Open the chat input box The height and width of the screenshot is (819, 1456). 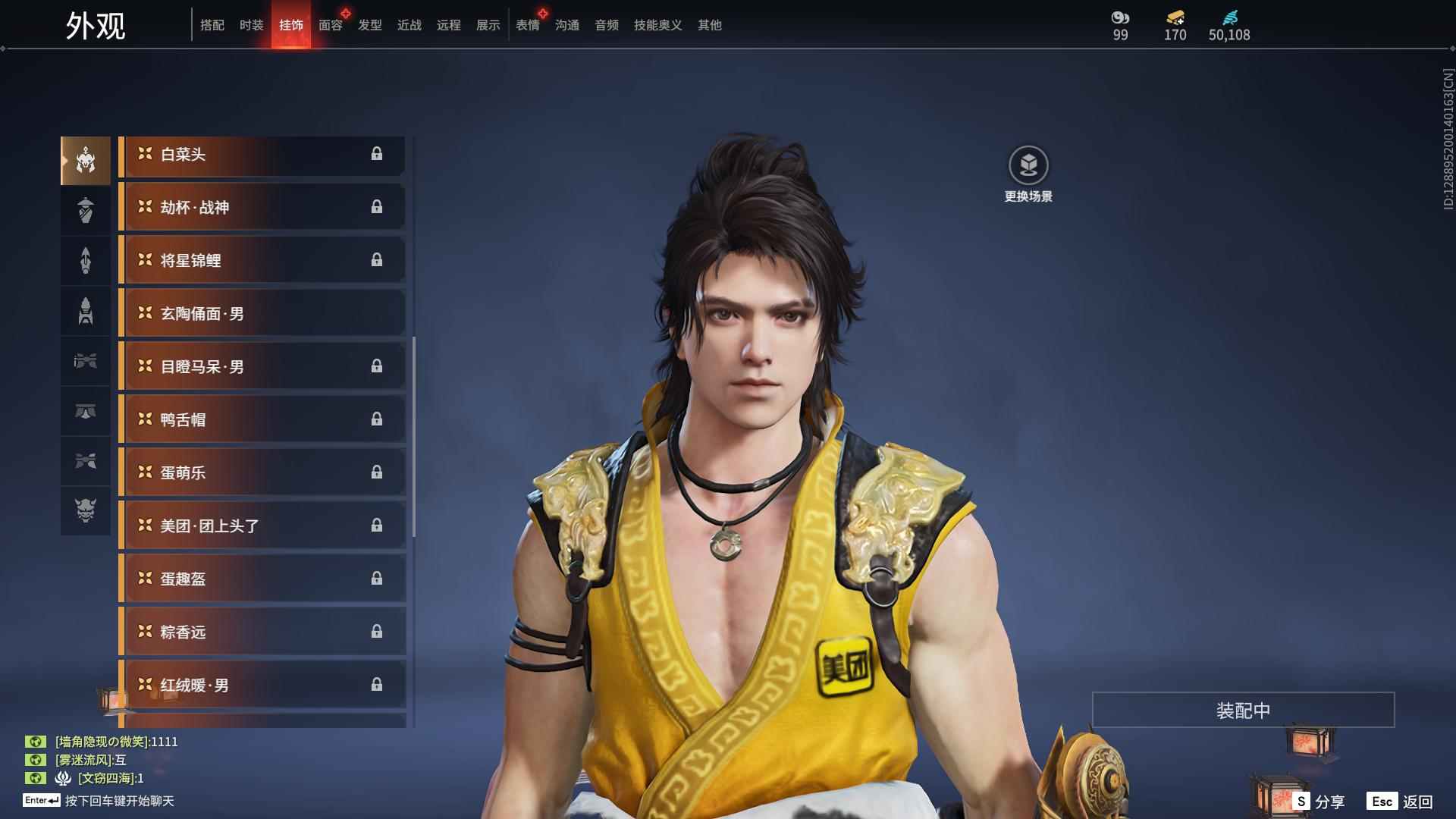(119, 801)
